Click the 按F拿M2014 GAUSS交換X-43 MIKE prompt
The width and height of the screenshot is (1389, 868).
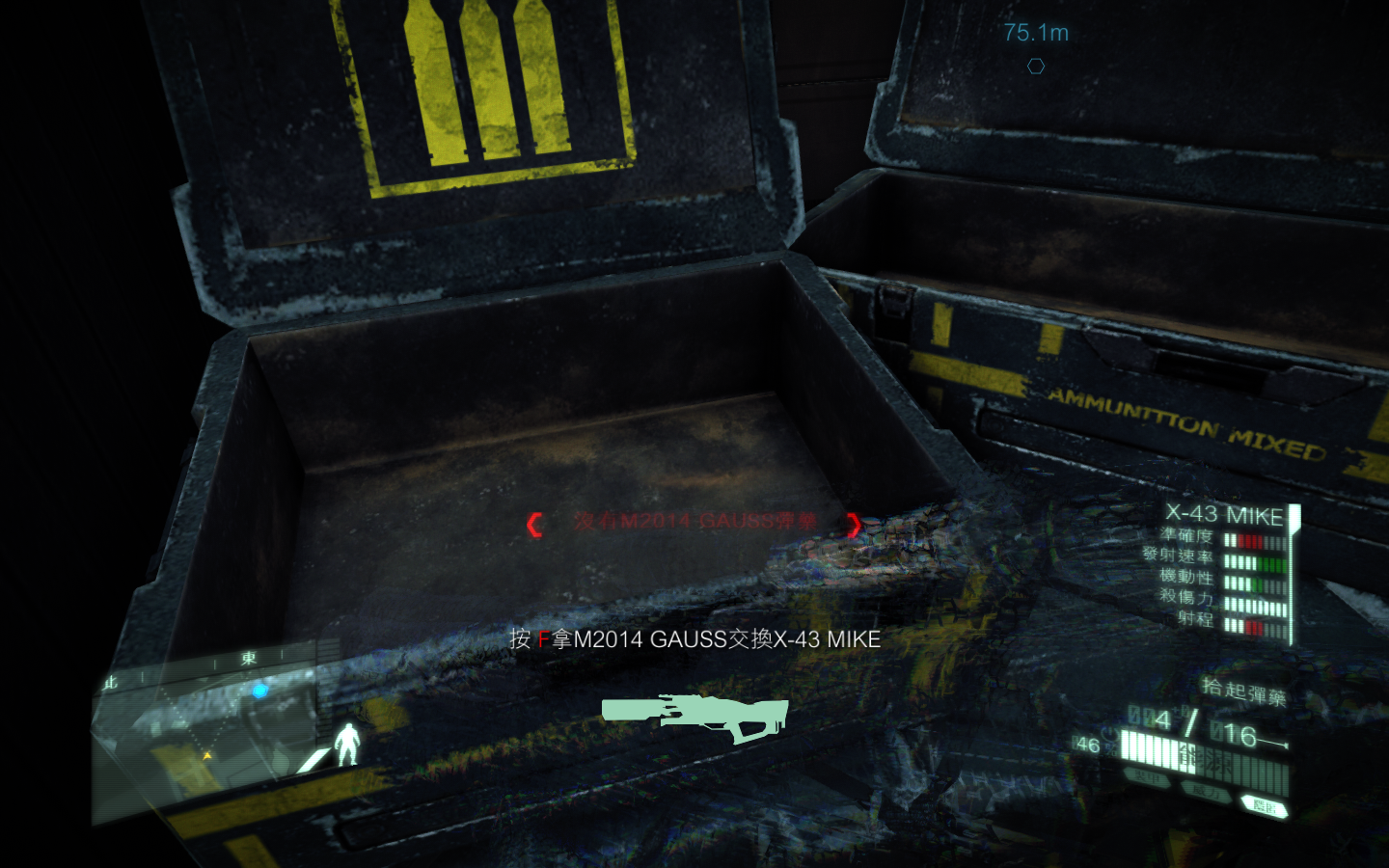pyautogui.click(x=694, y=639)
